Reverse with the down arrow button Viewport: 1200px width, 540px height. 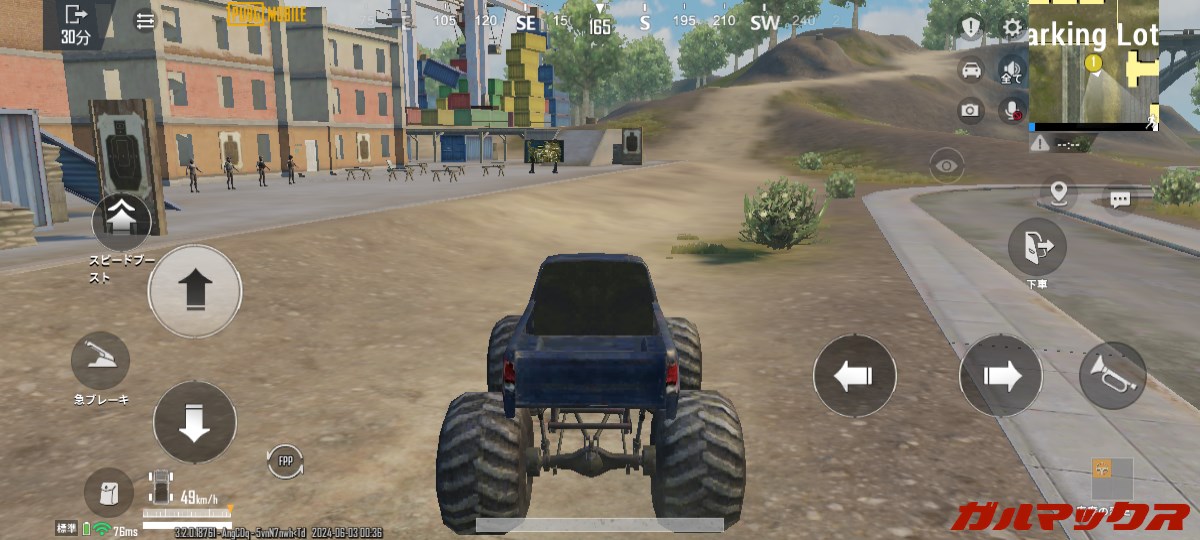point(195,422)
